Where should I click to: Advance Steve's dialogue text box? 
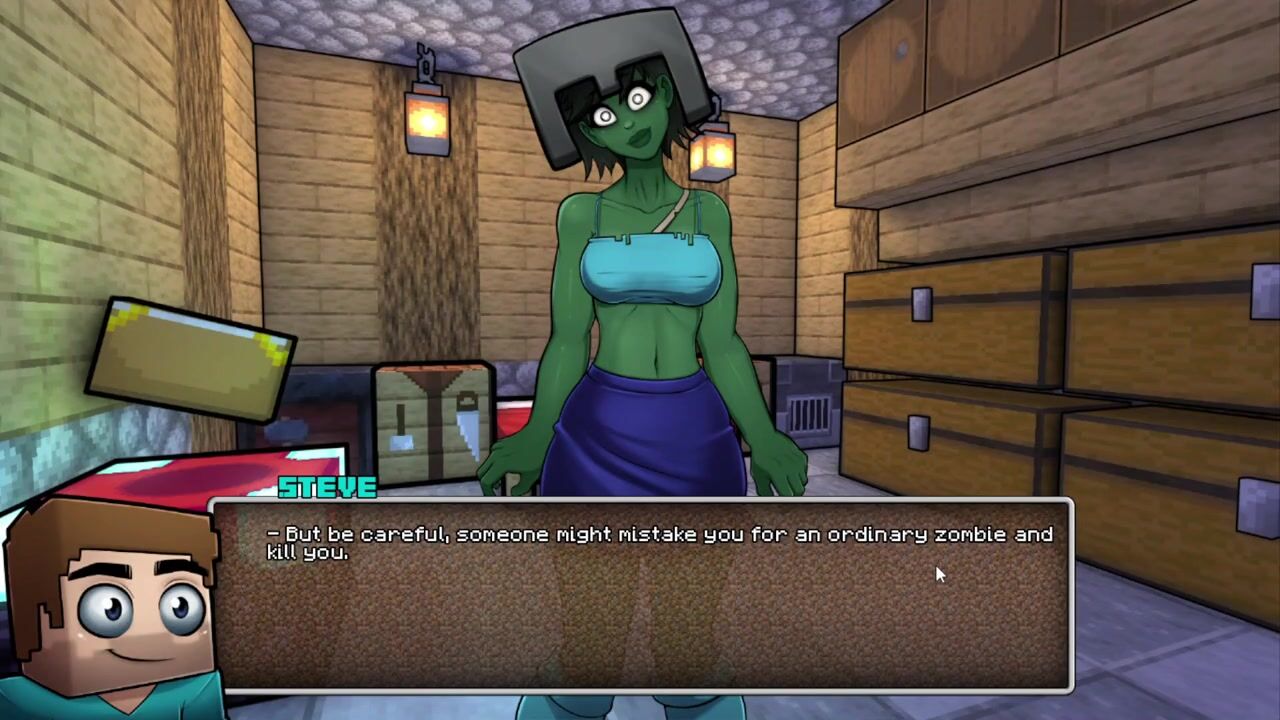[644, 596]
